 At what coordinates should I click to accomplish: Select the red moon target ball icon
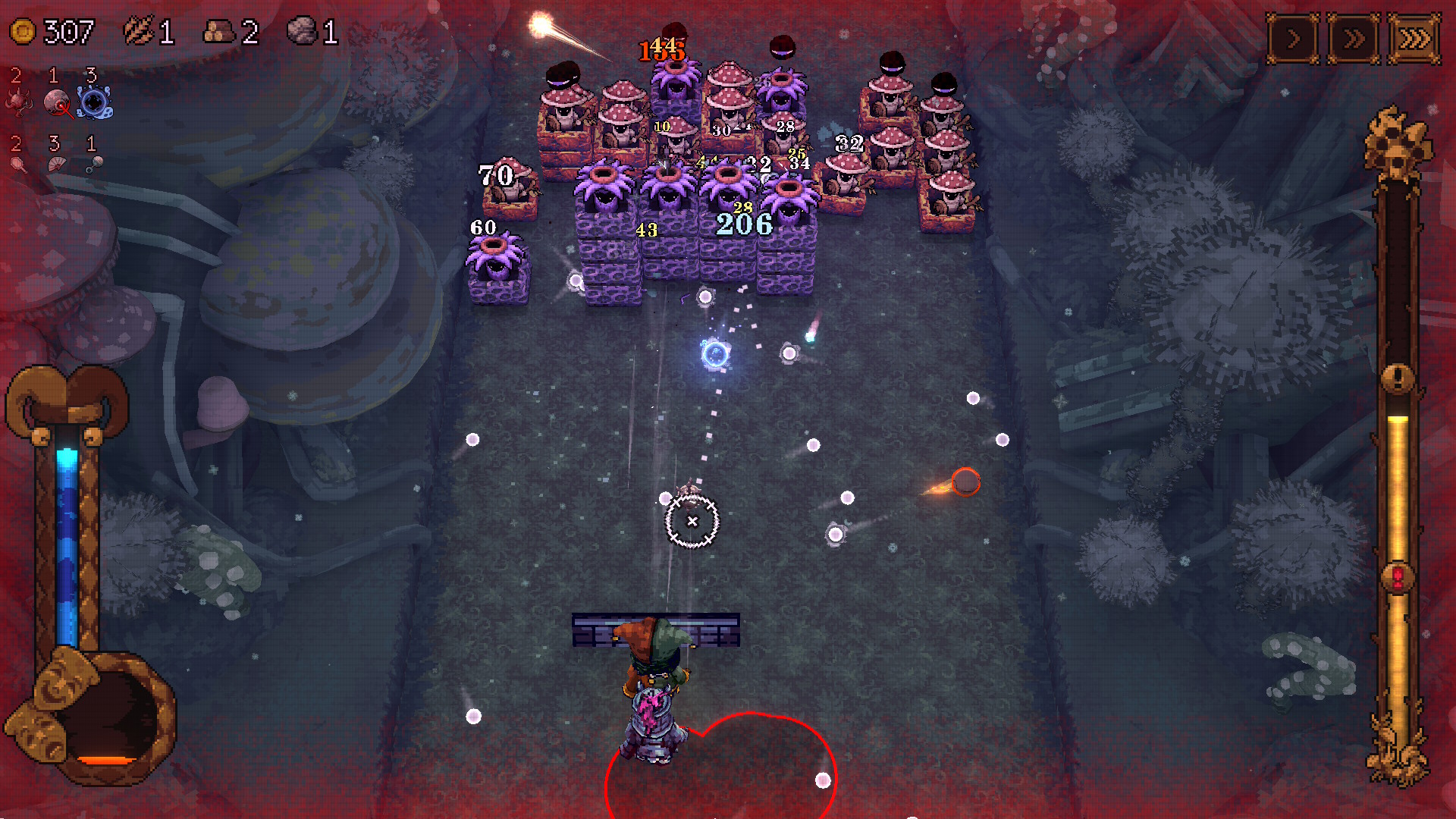pos(57,103)
